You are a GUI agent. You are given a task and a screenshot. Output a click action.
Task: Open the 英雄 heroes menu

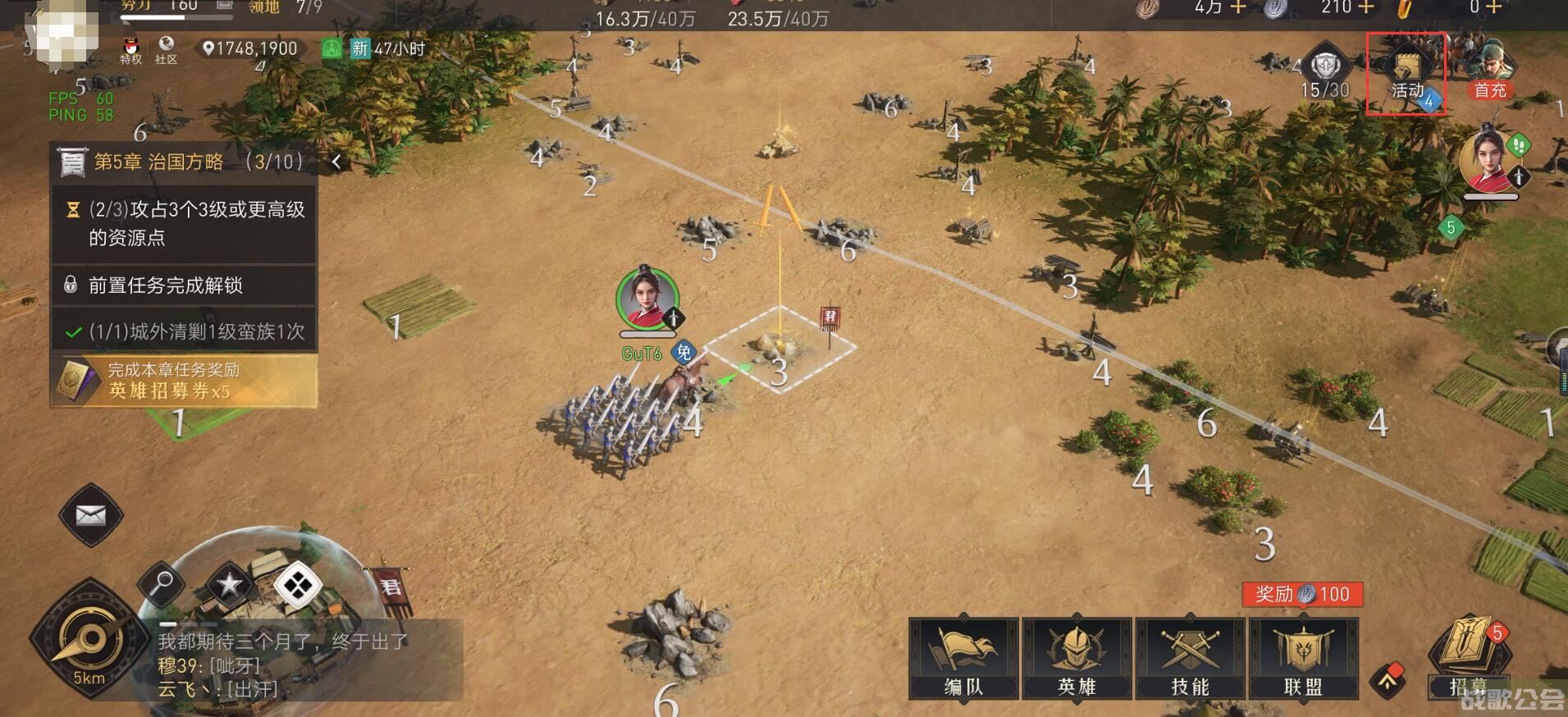coord(1077,658)
